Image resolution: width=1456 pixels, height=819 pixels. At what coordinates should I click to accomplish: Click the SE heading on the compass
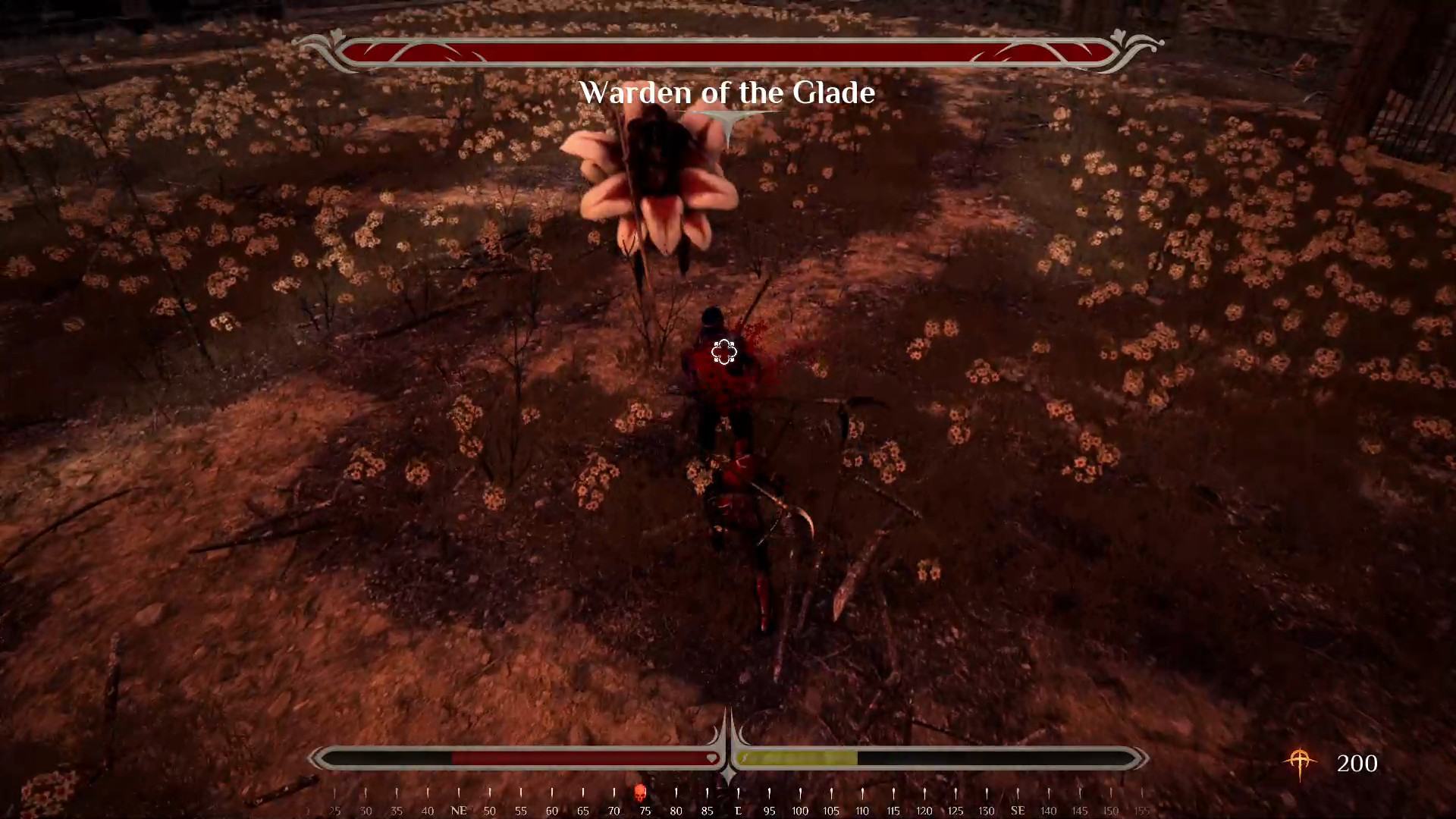[x=1018, y=810]
